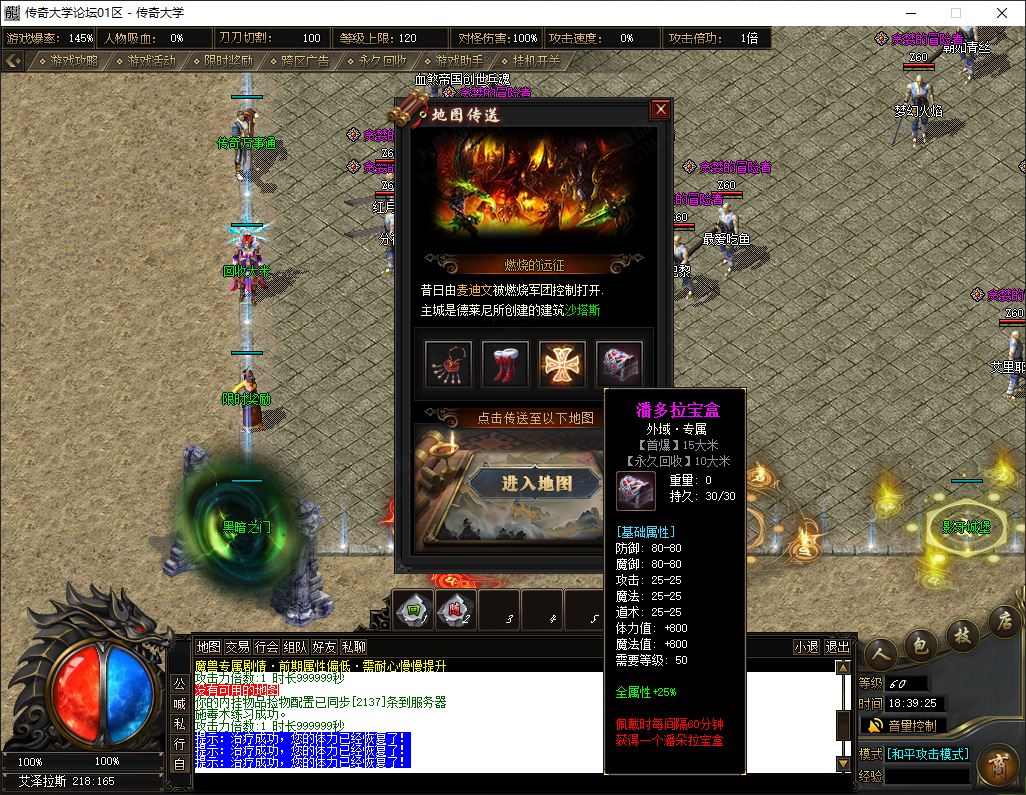The image size is (1026, 795).
Task: Select the red necklace reward icon
Action: (x=448, y=363)
